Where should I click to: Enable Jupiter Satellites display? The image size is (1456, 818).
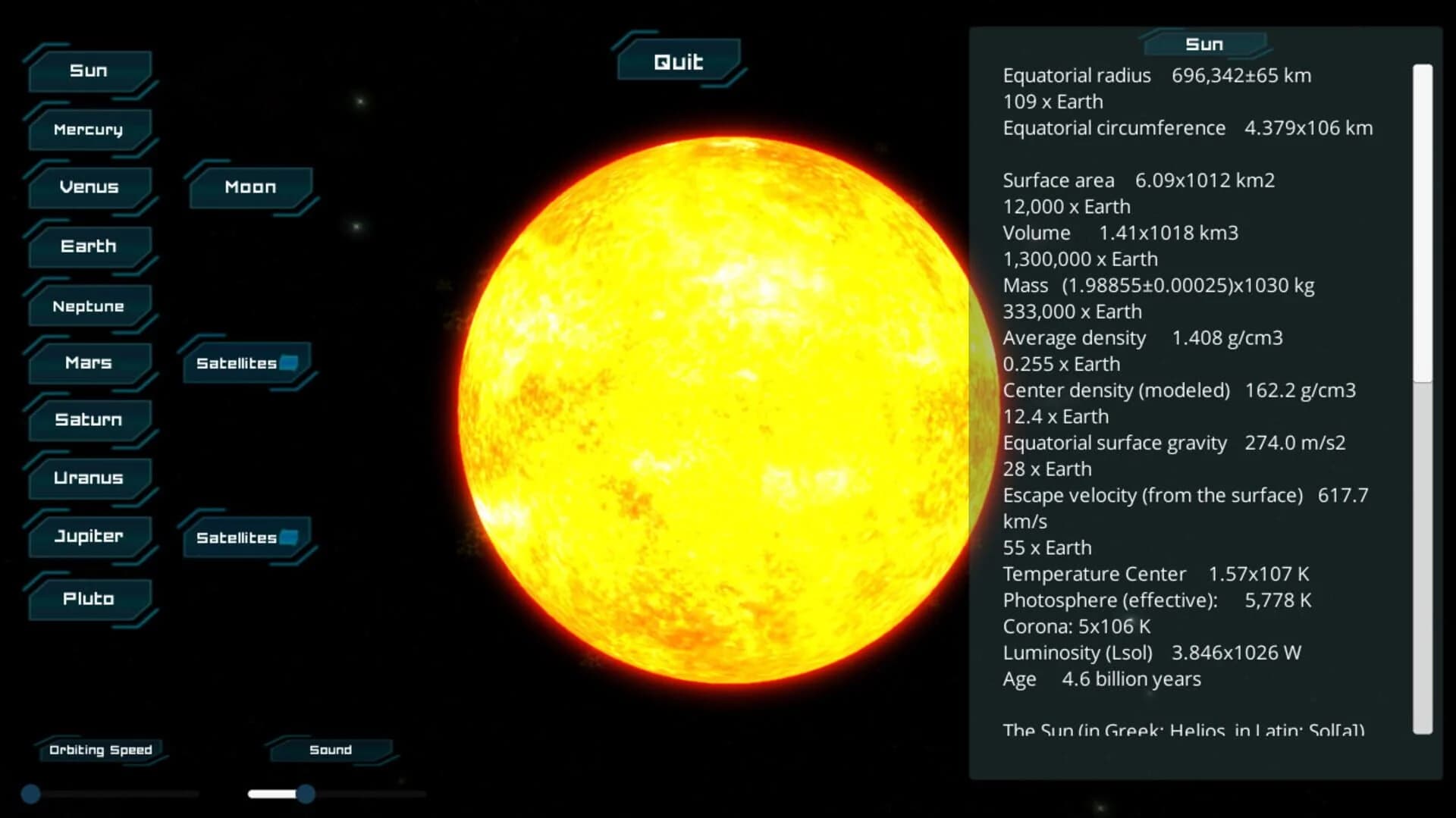[x=290, y=538]
